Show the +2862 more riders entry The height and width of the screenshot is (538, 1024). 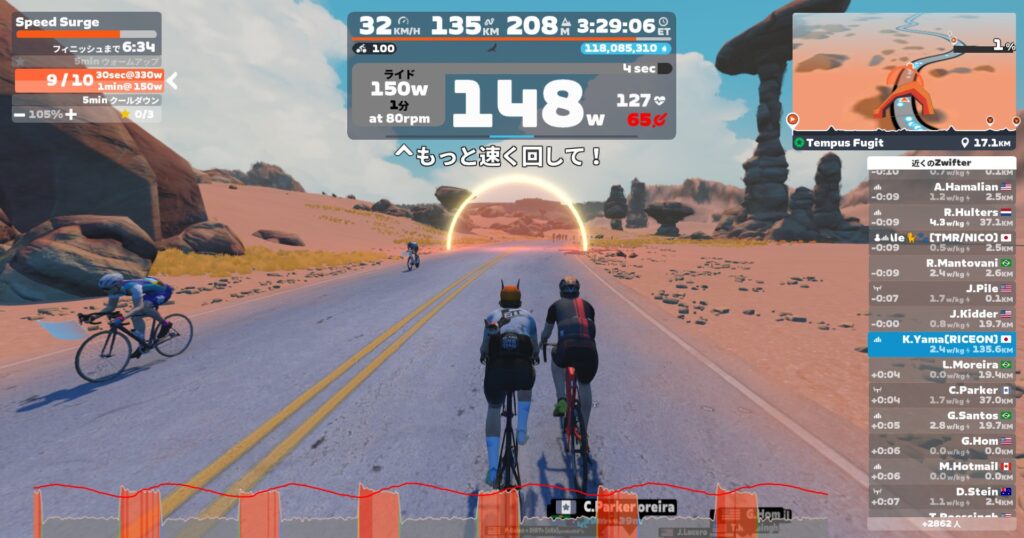(941, 523)
